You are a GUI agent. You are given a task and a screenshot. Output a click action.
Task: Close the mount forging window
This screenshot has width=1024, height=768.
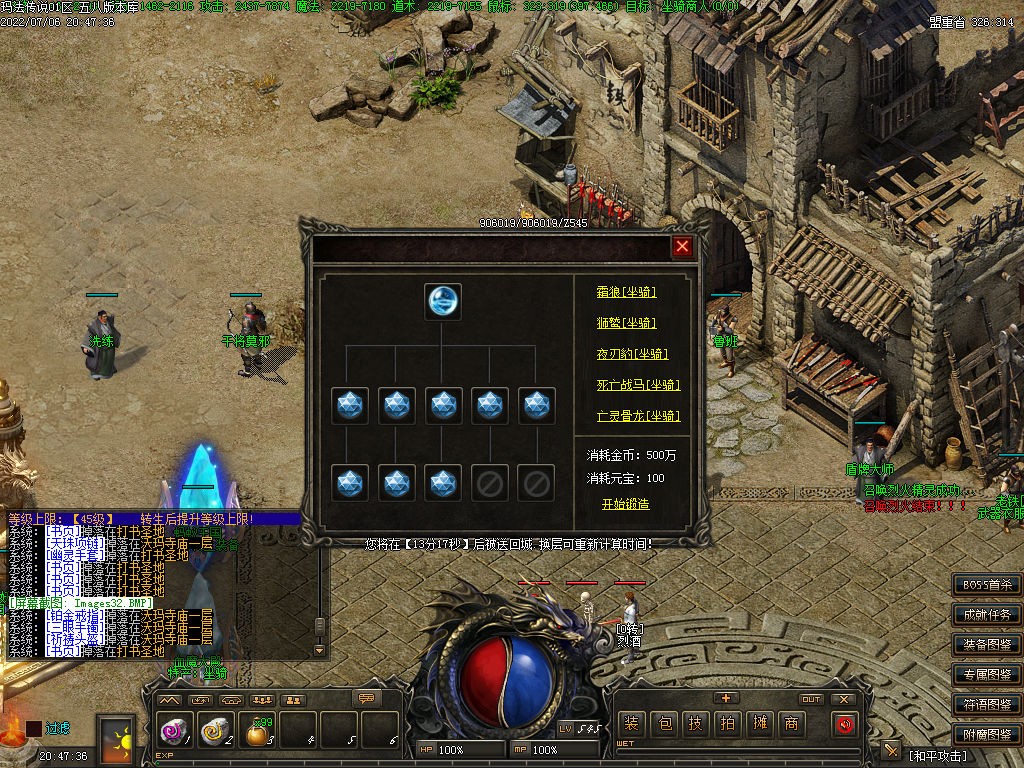pyautogui.click(x=682, y=247)
